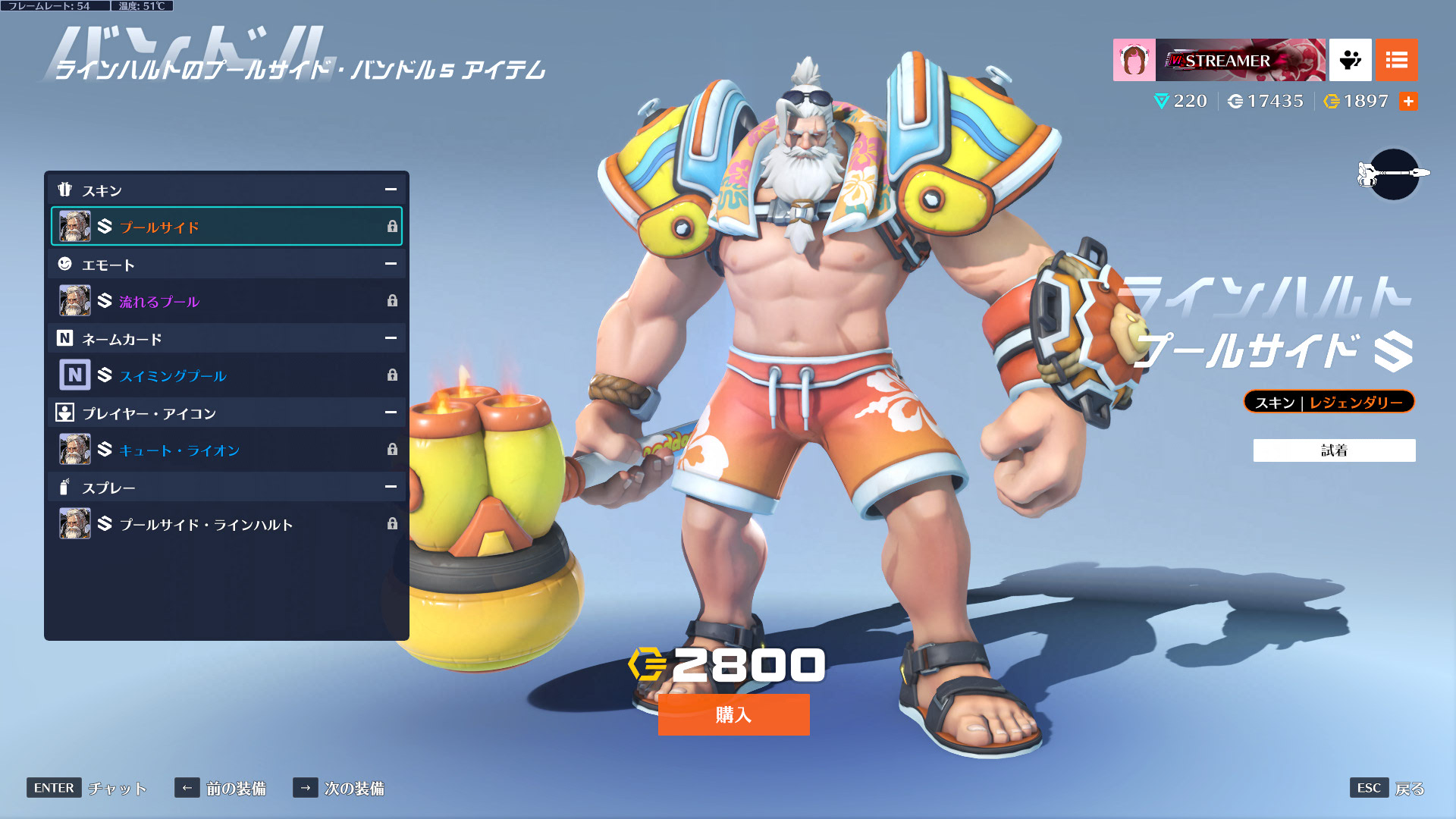The image size is (1456, 819).
Task: Add currency with the orange plus button
Action: click(1408, 102)
